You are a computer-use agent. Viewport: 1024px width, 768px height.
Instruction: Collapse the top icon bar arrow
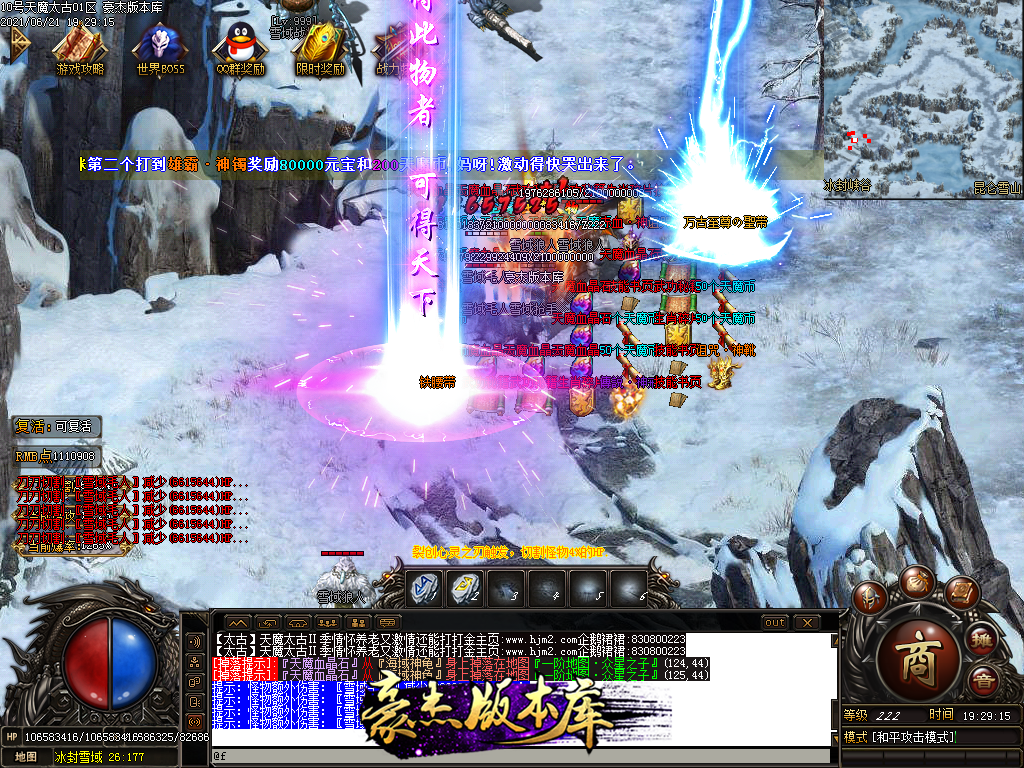pos(19,42)
